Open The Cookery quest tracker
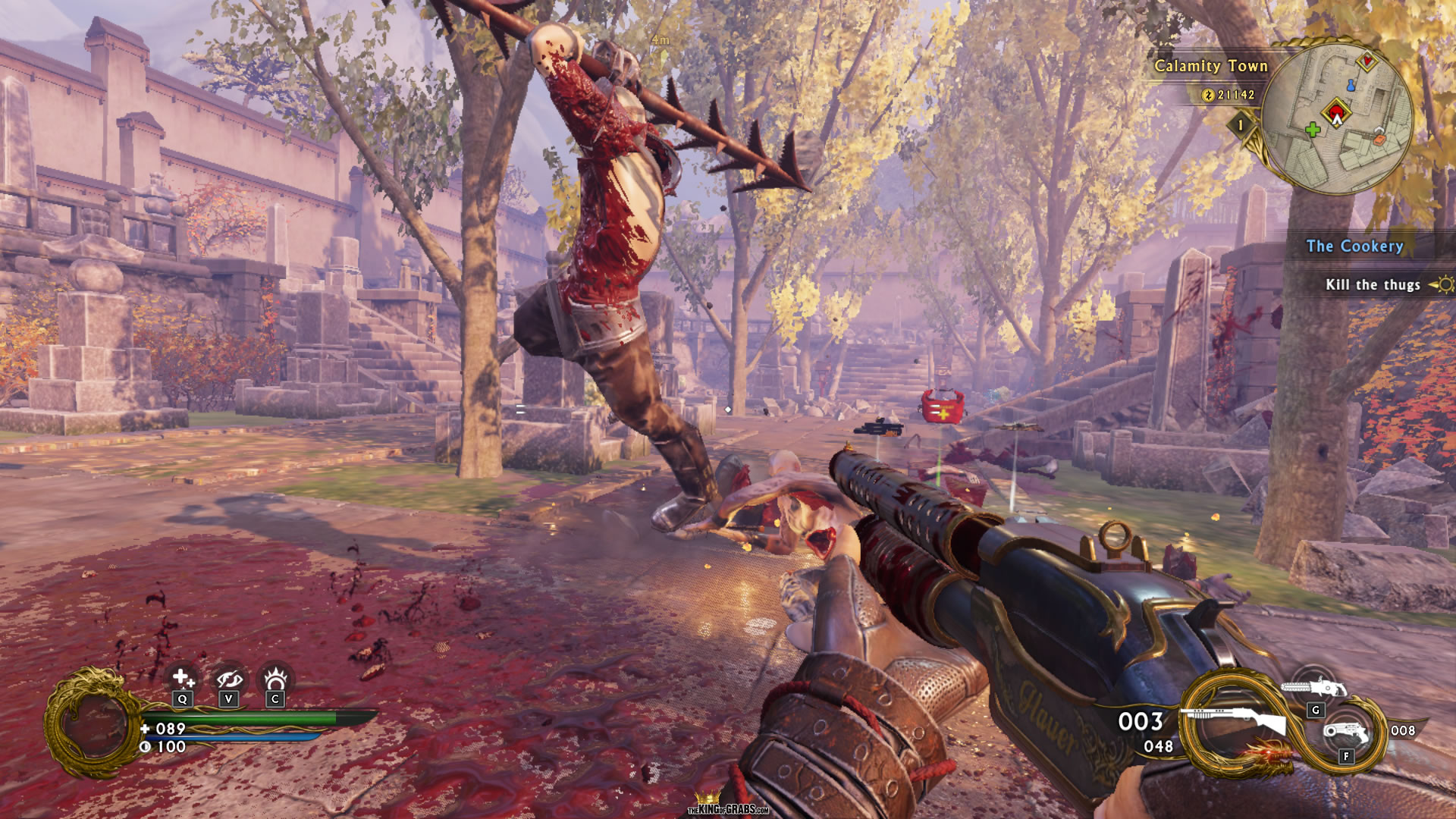The width and height of the screenshot is (1456, 819). coord(1354,246)
